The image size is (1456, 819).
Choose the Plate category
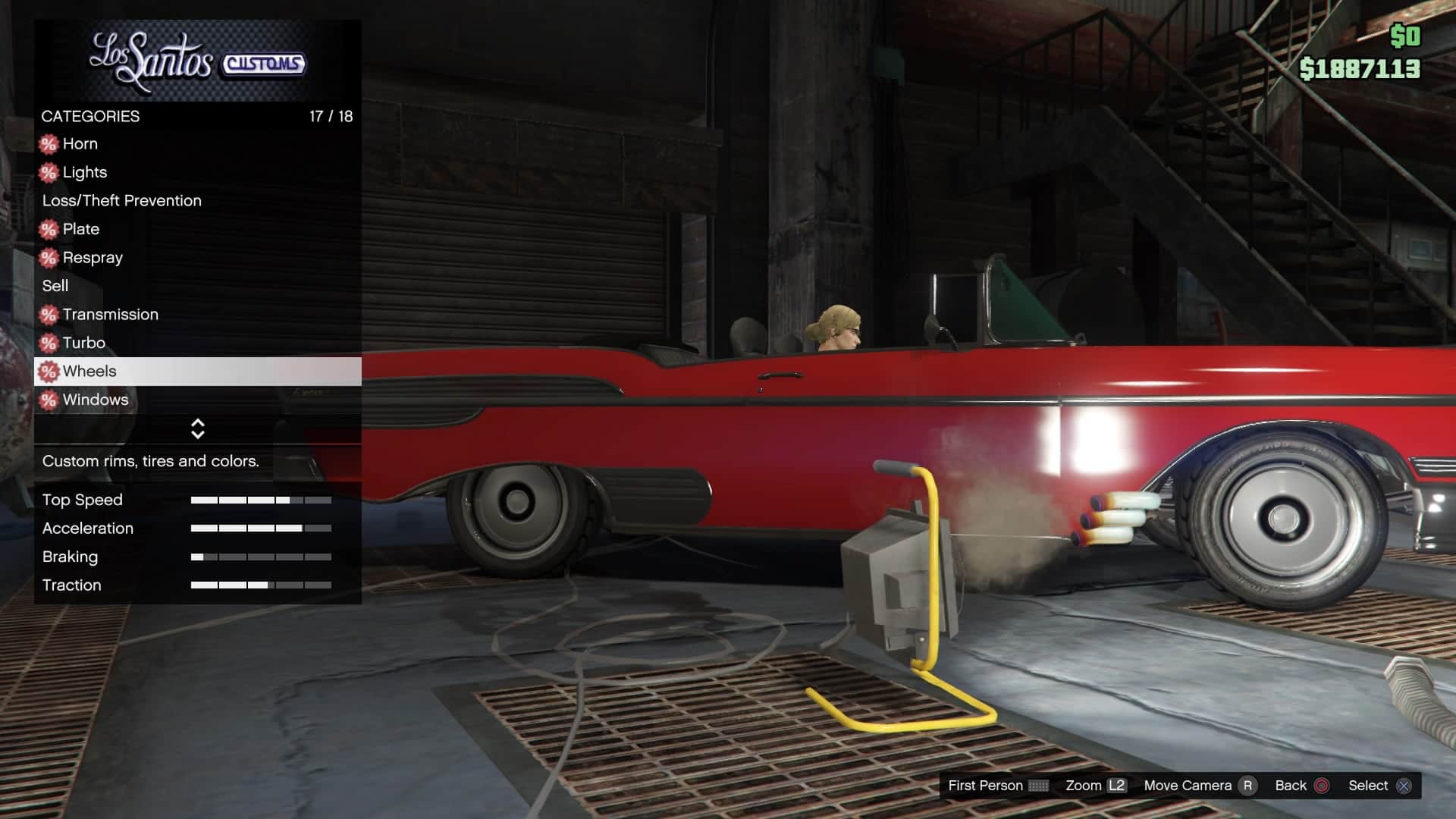click(x=81, y=229)
